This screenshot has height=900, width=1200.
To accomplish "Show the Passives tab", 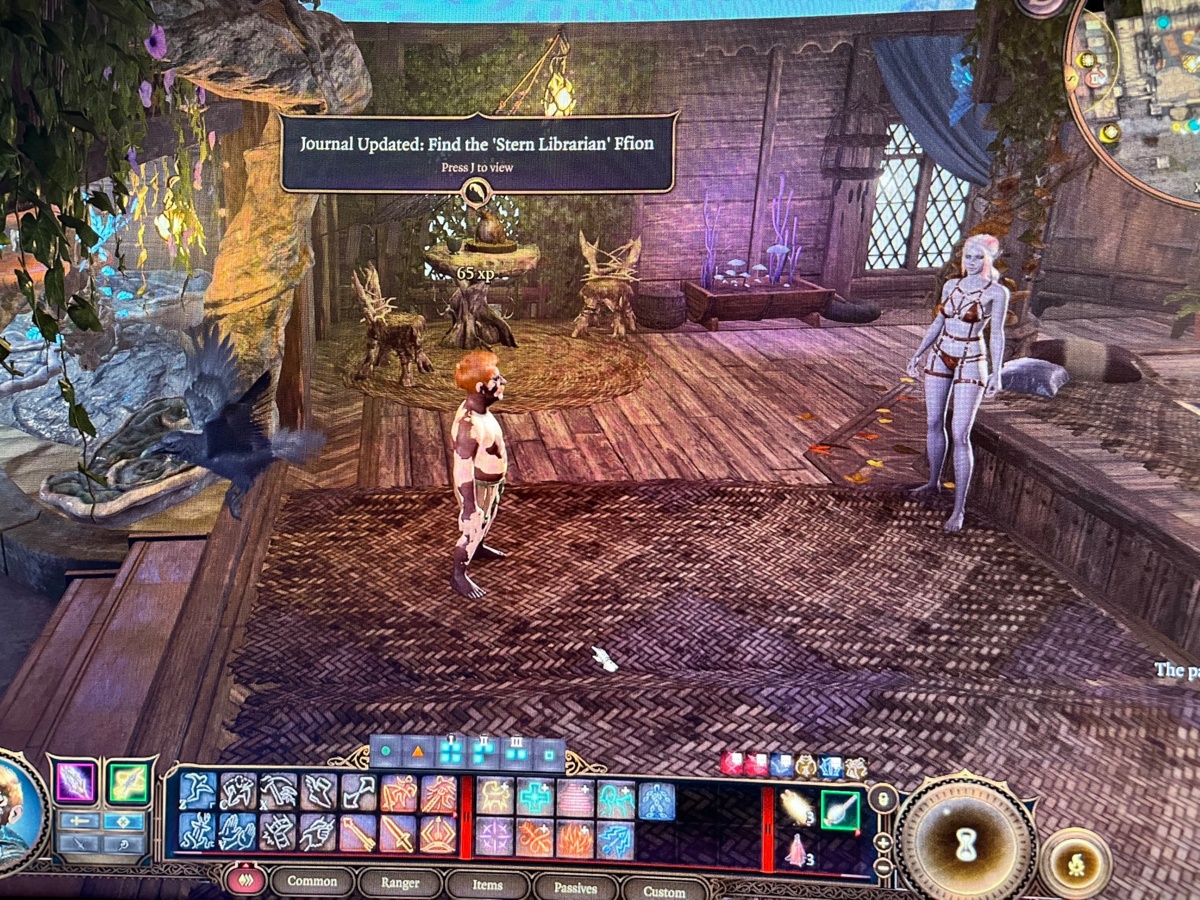I will pos(575,887).
